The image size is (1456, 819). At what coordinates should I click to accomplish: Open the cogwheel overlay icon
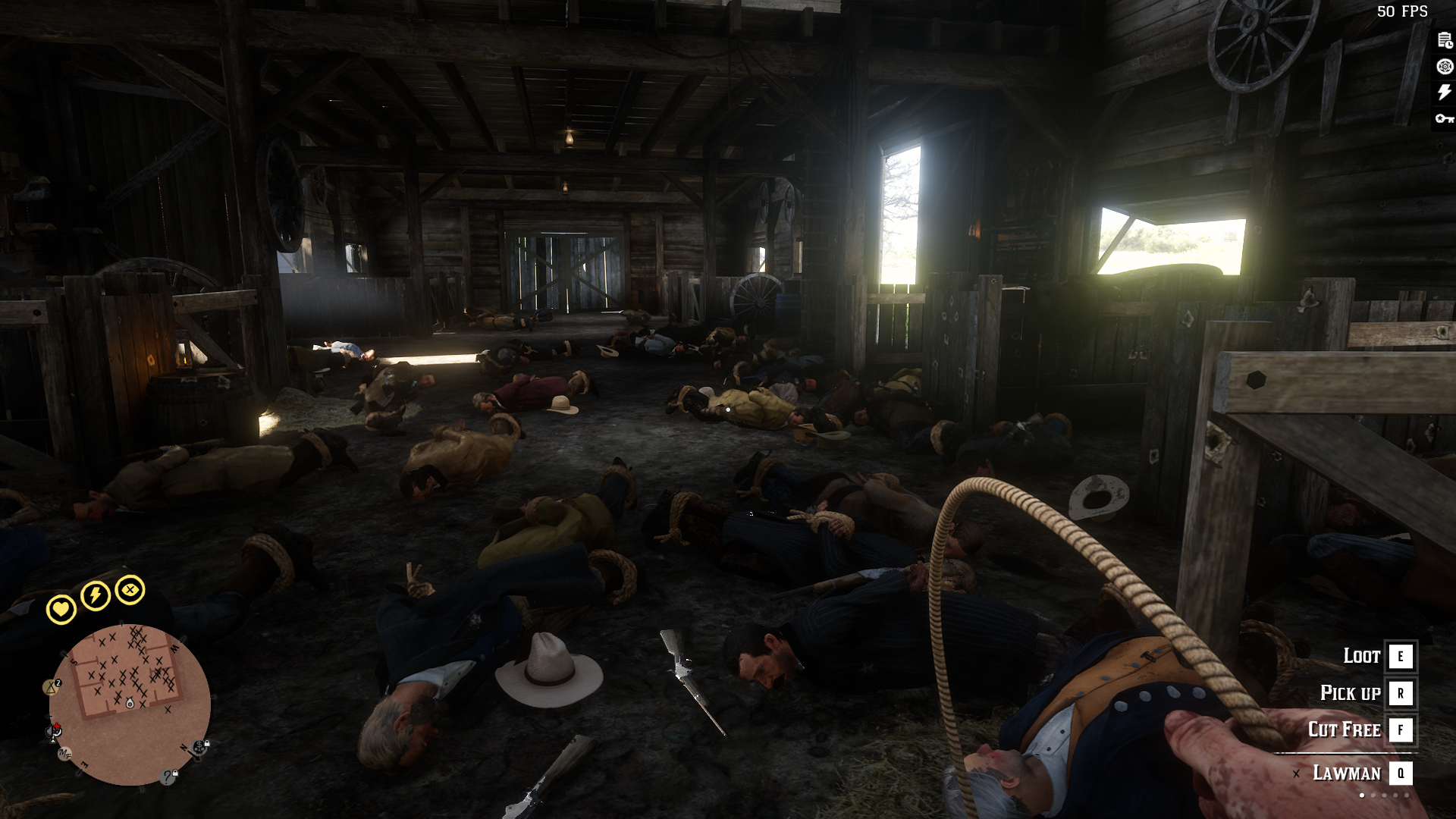[x=1445, y=67]
